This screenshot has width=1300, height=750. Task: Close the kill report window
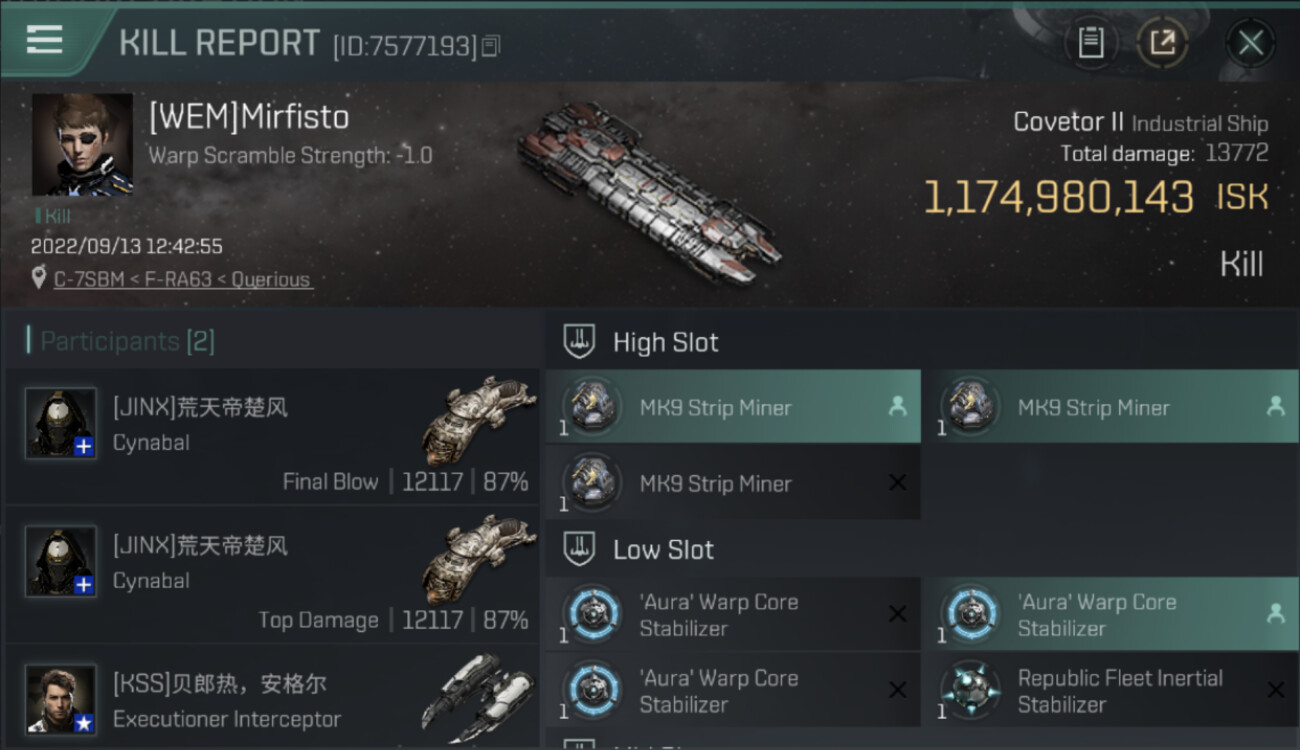(1250, 43)
